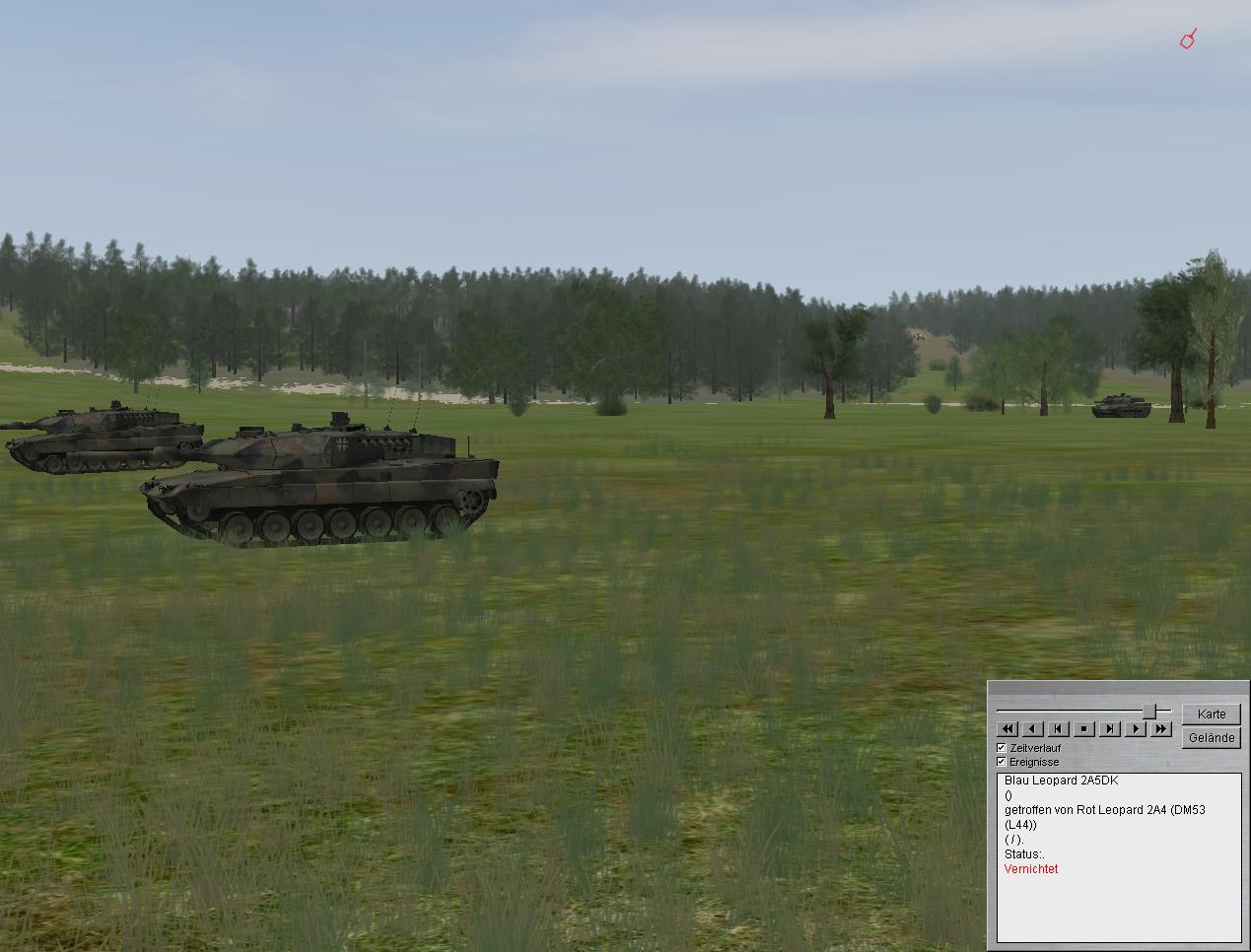Toggle the Zeitverlauf checkbox

[x=1002, y=748]
